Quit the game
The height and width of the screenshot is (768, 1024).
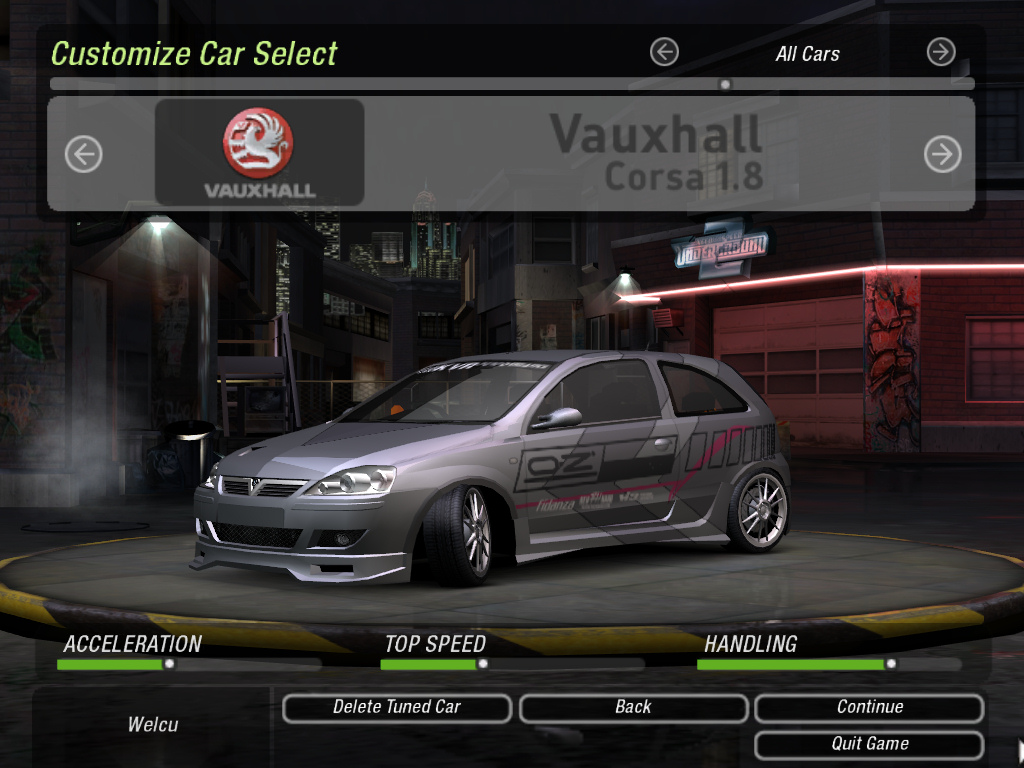[x=869, y=745]
